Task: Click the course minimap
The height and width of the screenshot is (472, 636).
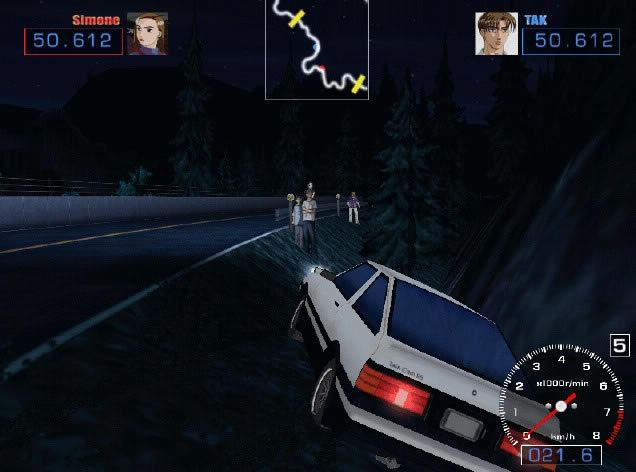Action: [317, 49]
